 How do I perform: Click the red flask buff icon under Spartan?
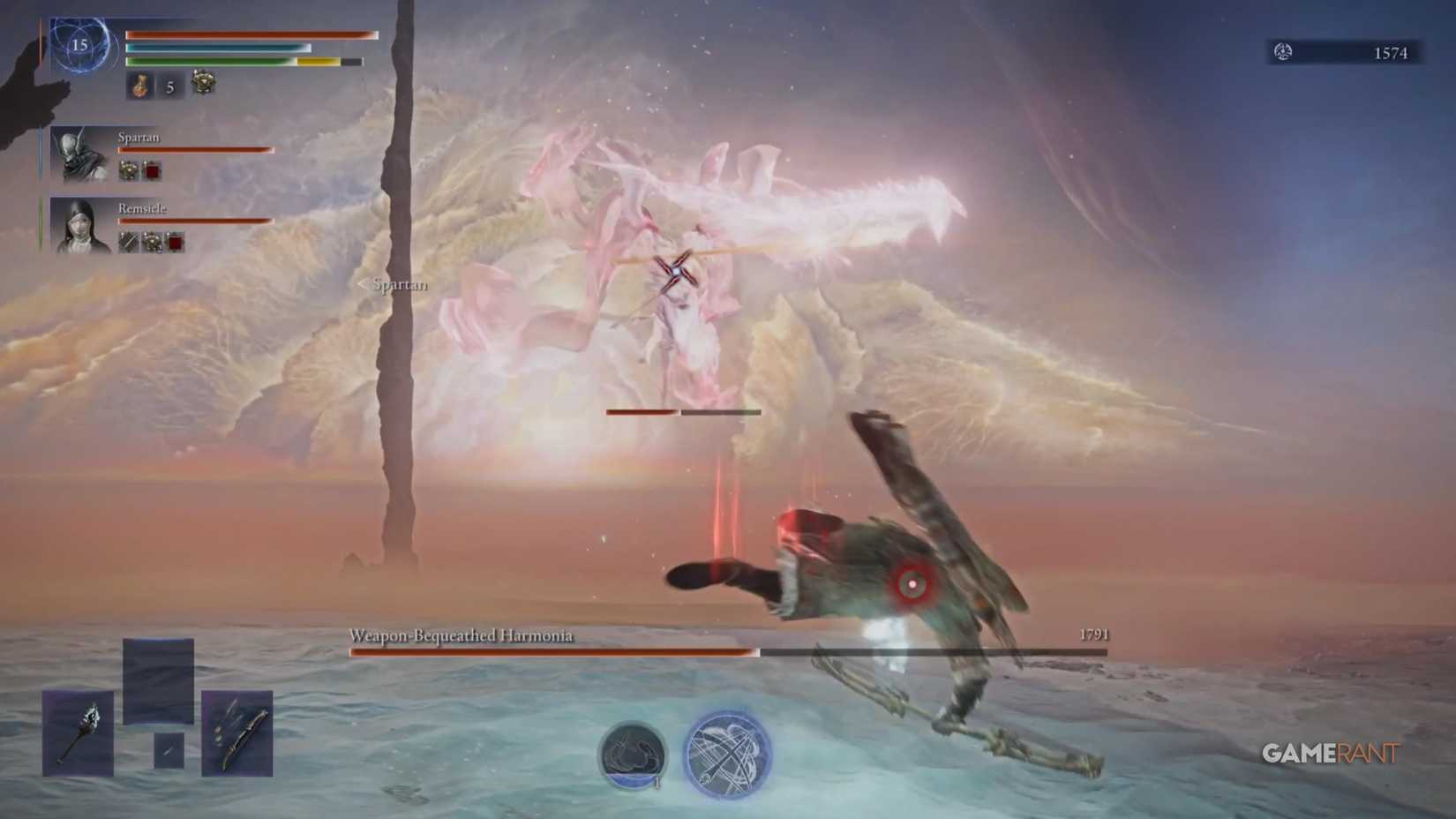tap(152, 169)
